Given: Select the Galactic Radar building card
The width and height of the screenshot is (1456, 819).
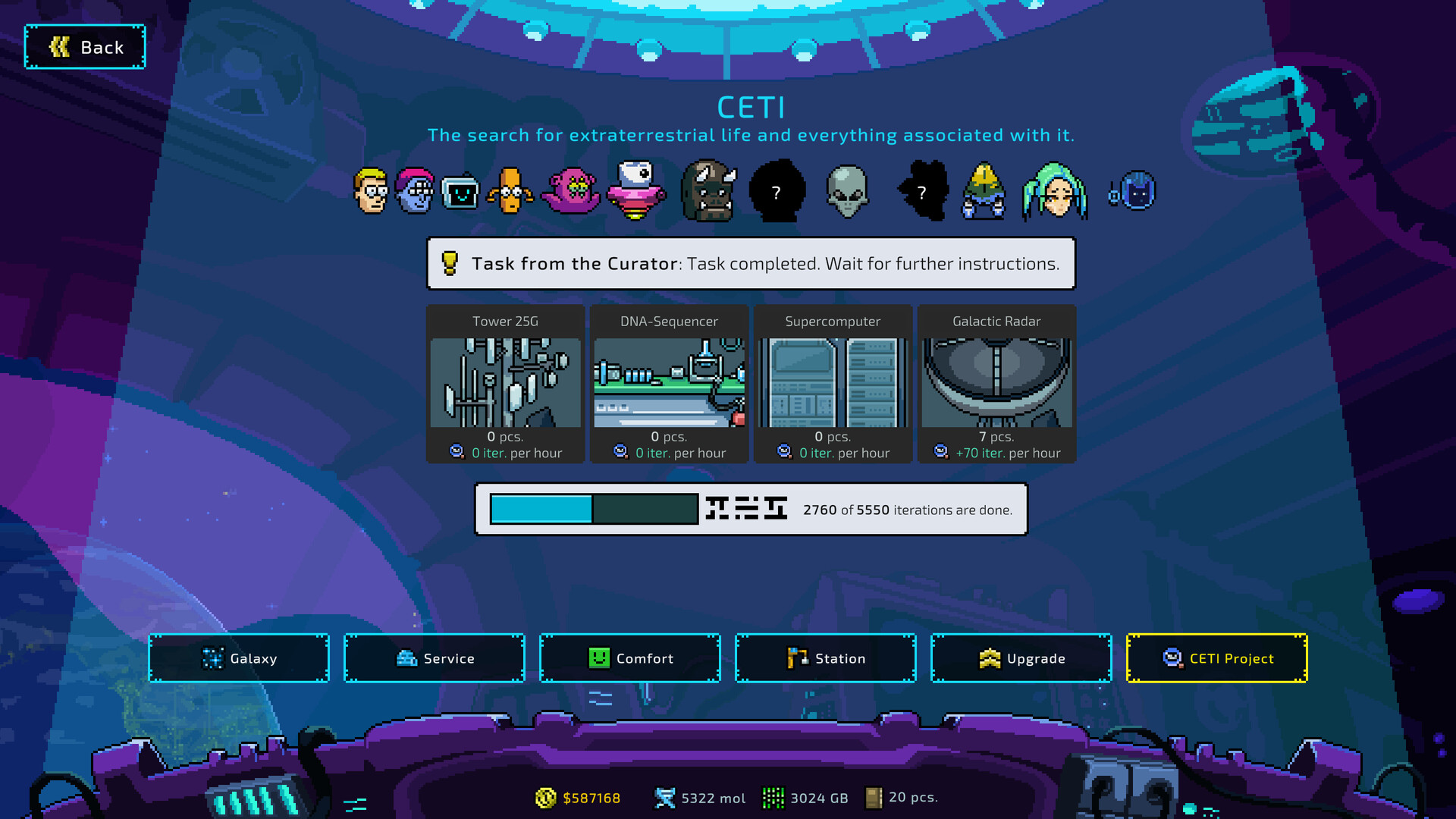Looking at the screenshot, I should (x=996, y=383).
